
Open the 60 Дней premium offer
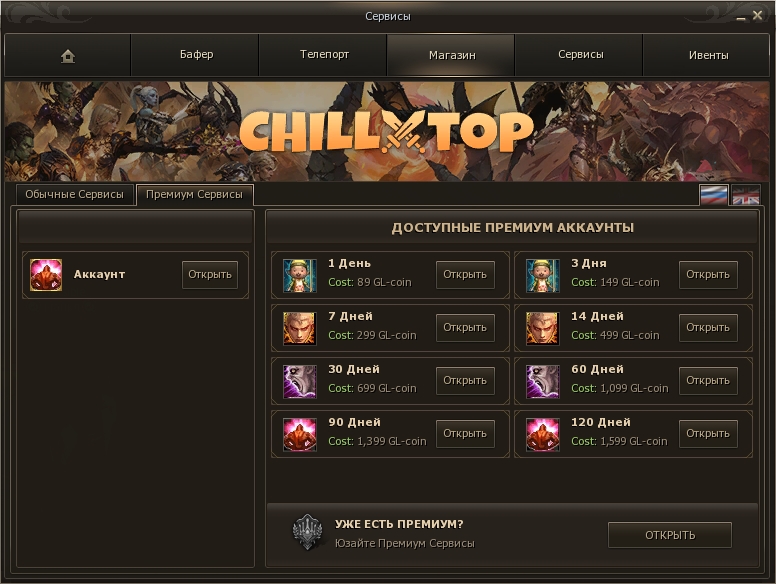(x=708, y=381)
